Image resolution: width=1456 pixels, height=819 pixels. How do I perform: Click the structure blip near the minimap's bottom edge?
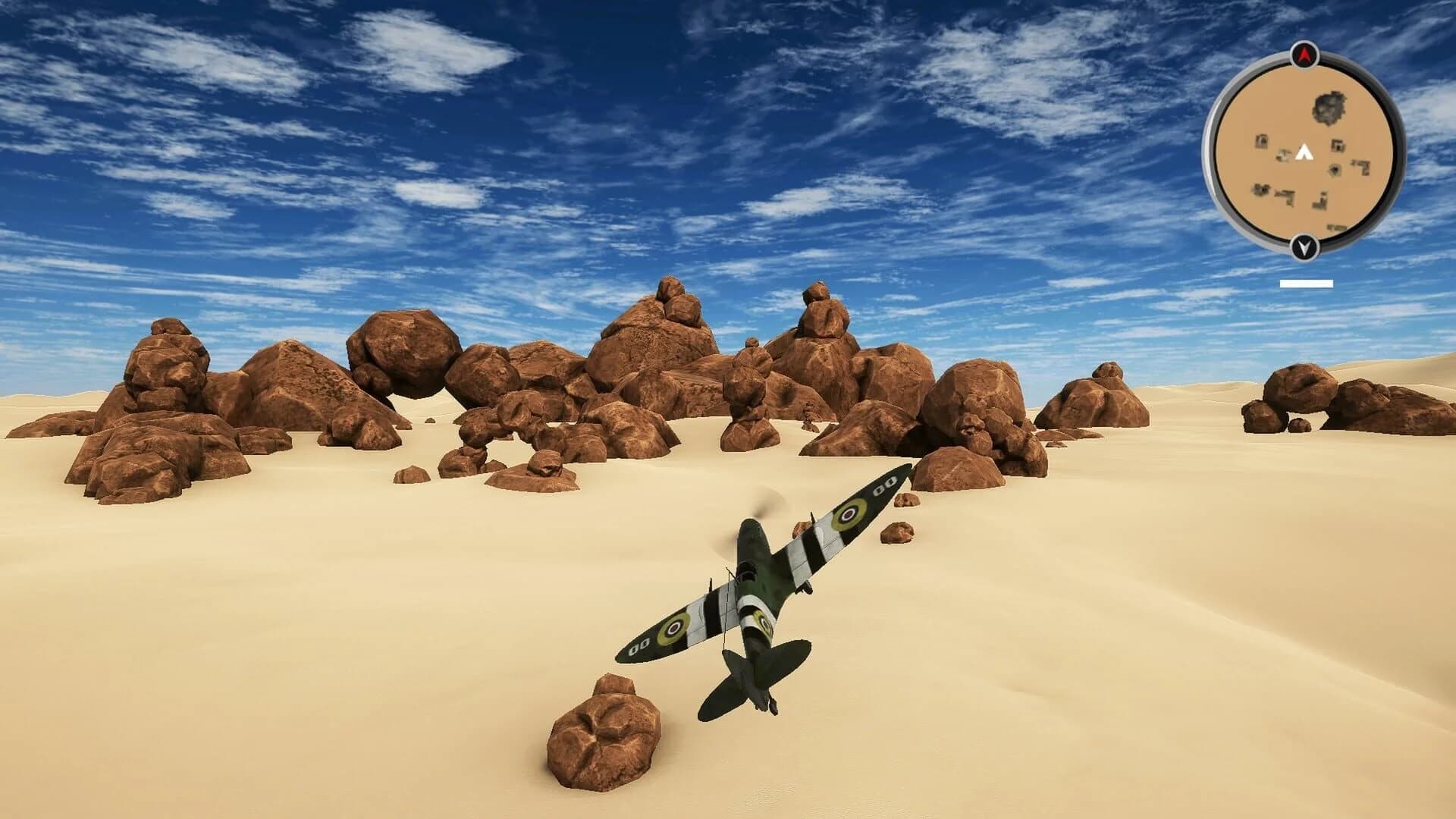click(x=1335, y=225)
